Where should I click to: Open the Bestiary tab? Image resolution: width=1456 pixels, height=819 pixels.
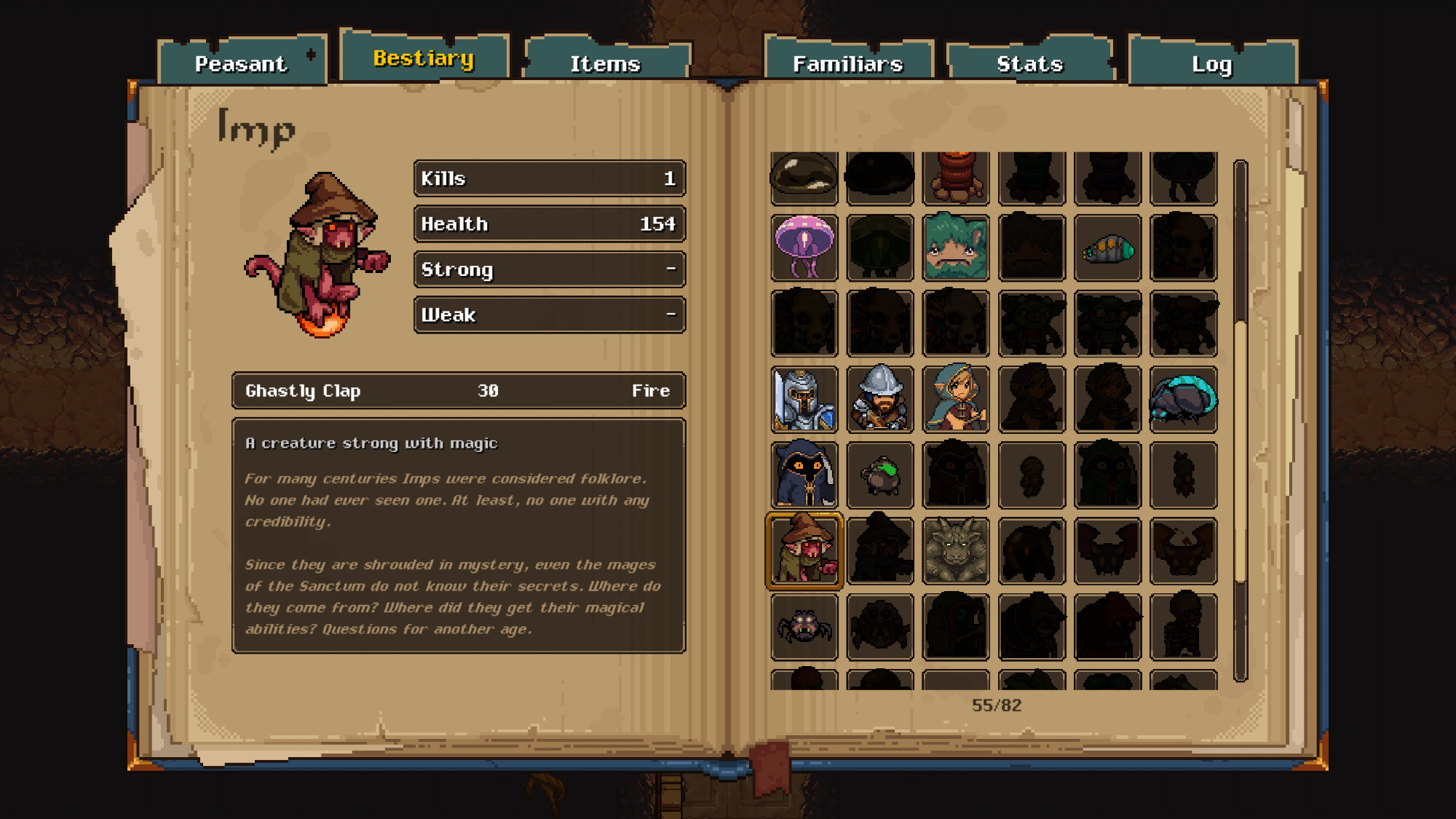coord(424,58)
